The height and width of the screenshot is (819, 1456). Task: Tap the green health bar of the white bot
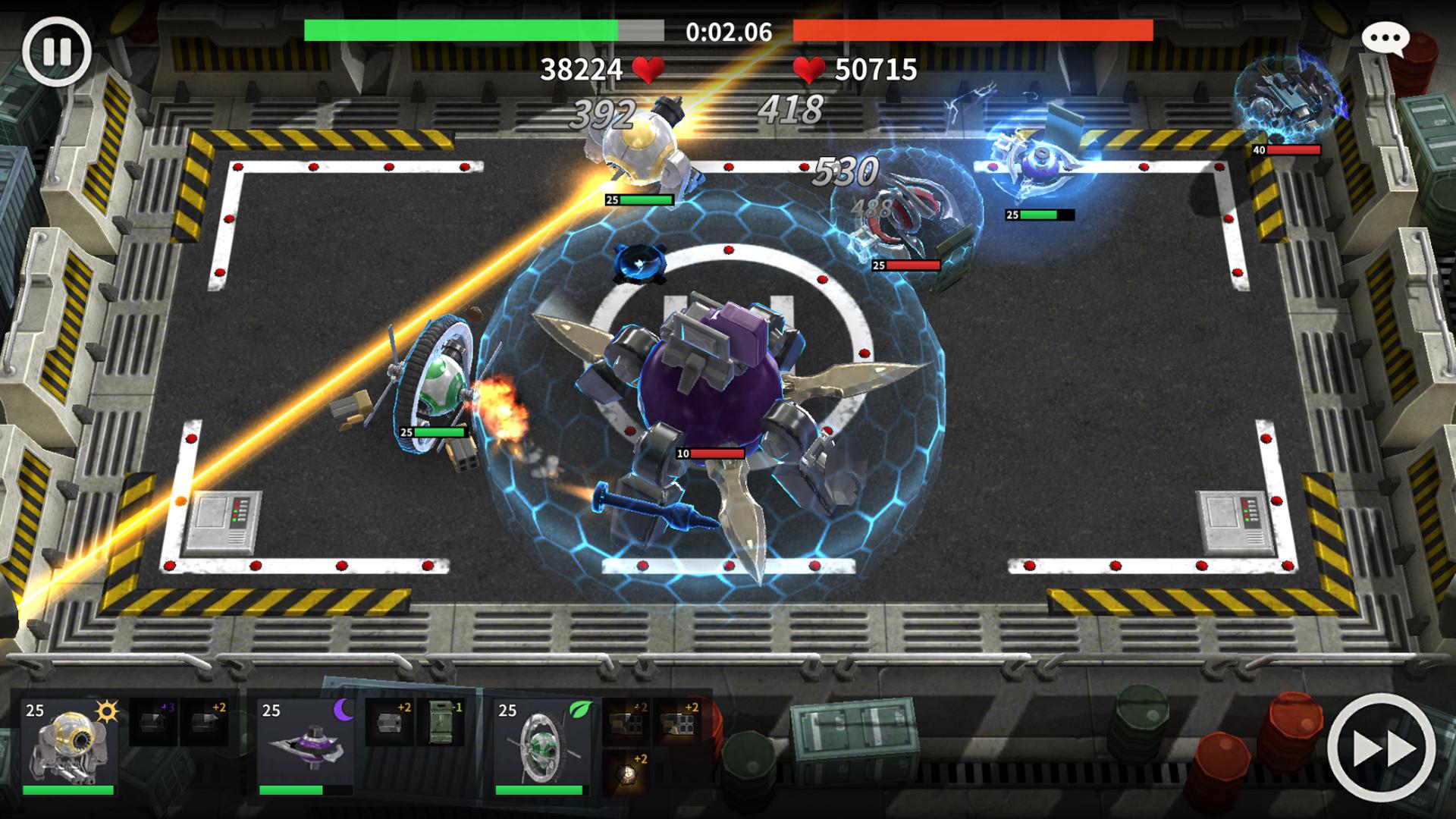643,201
